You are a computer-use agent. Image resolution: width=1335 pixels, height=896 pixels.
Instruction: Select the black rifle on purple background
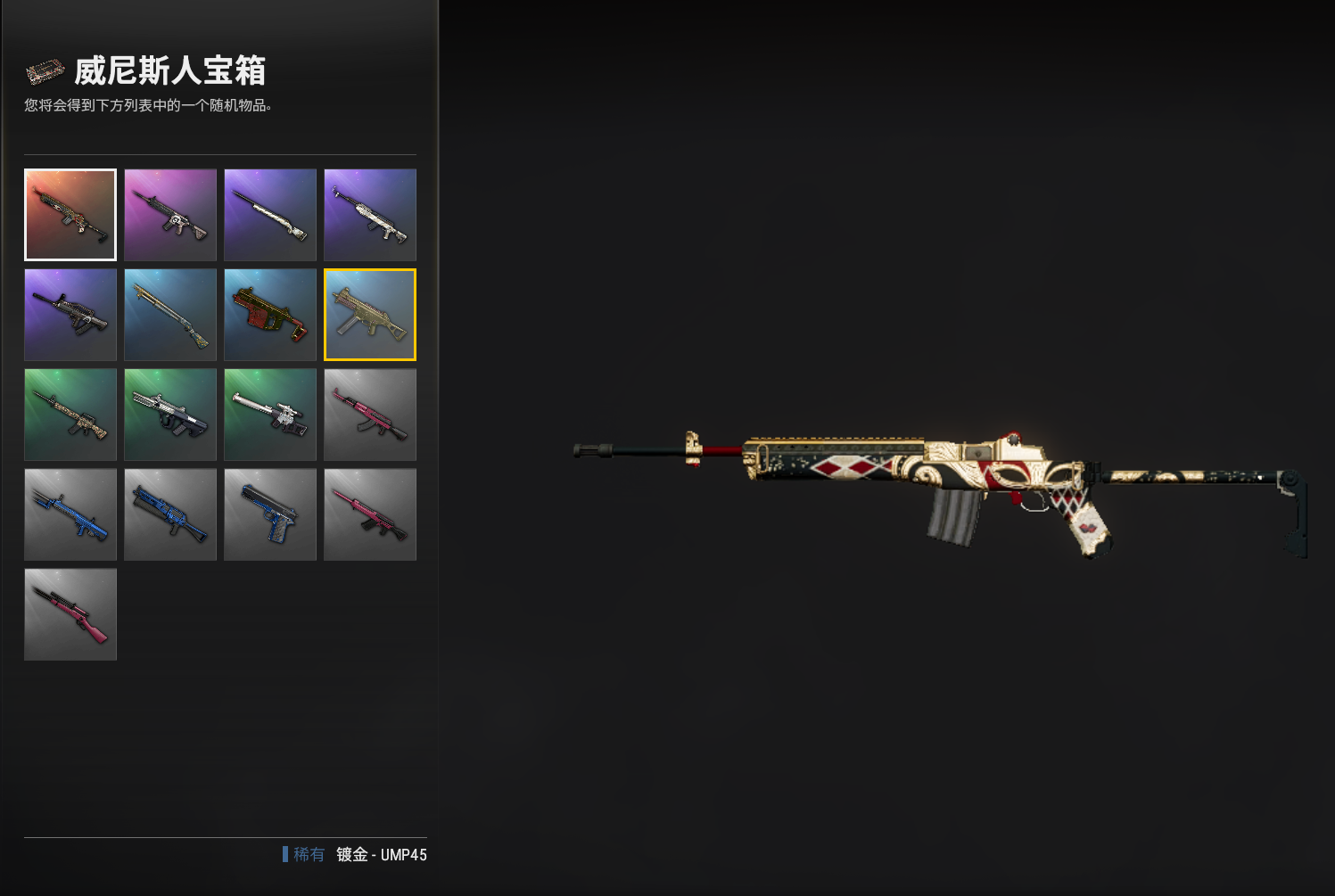click(x=70, y=315)
